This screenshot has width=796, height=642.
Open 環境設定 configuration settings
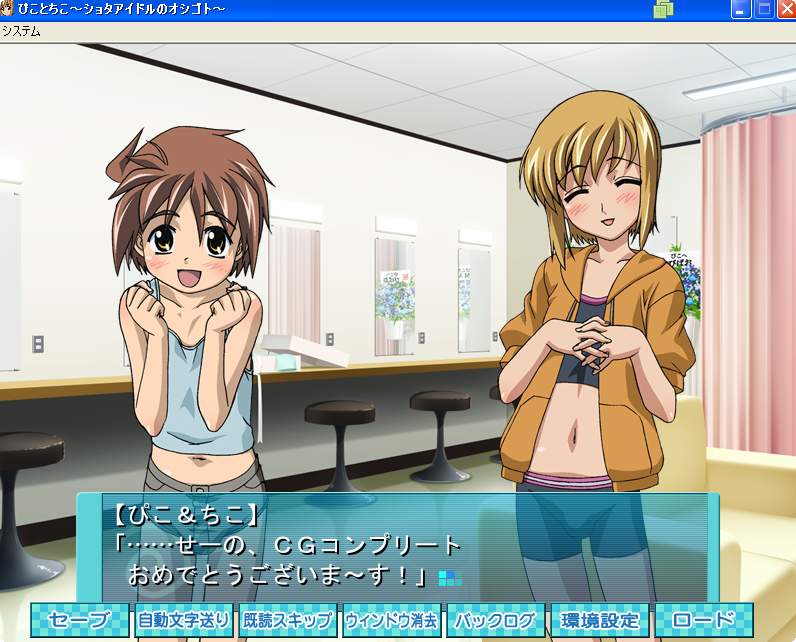pos(600,619)
